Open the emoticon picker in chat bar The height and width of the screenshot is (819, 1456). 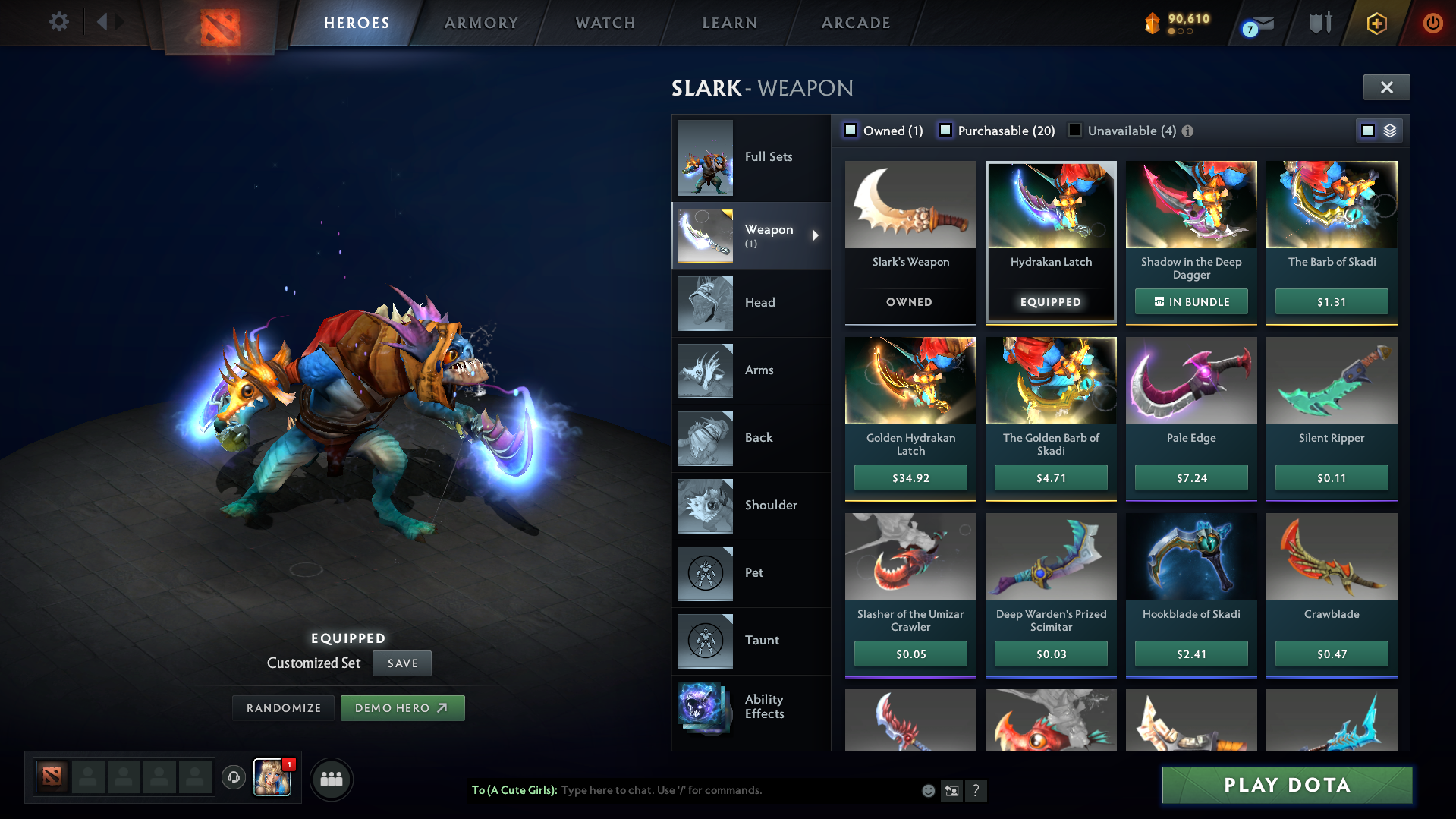click(x=928, y=790)
